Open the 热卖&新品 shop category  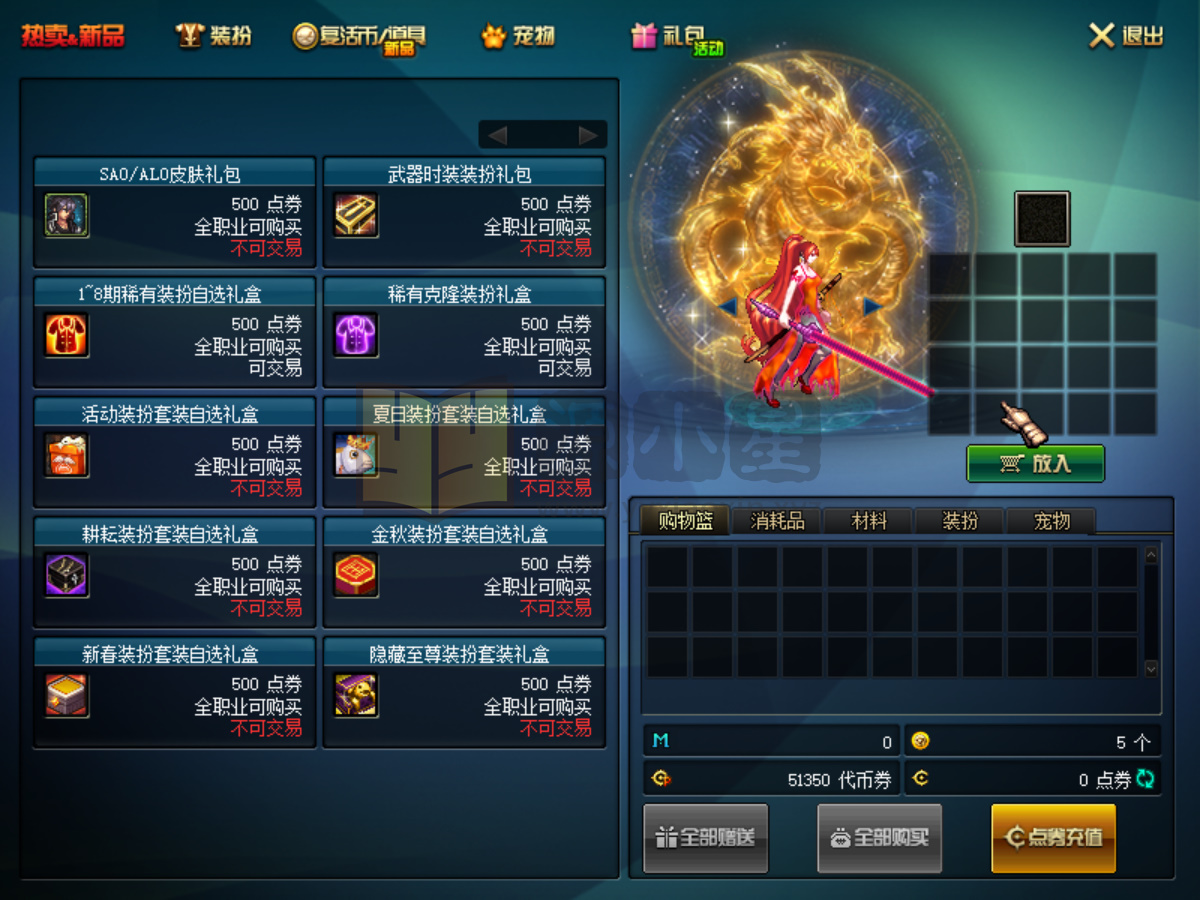click(74, 37)
